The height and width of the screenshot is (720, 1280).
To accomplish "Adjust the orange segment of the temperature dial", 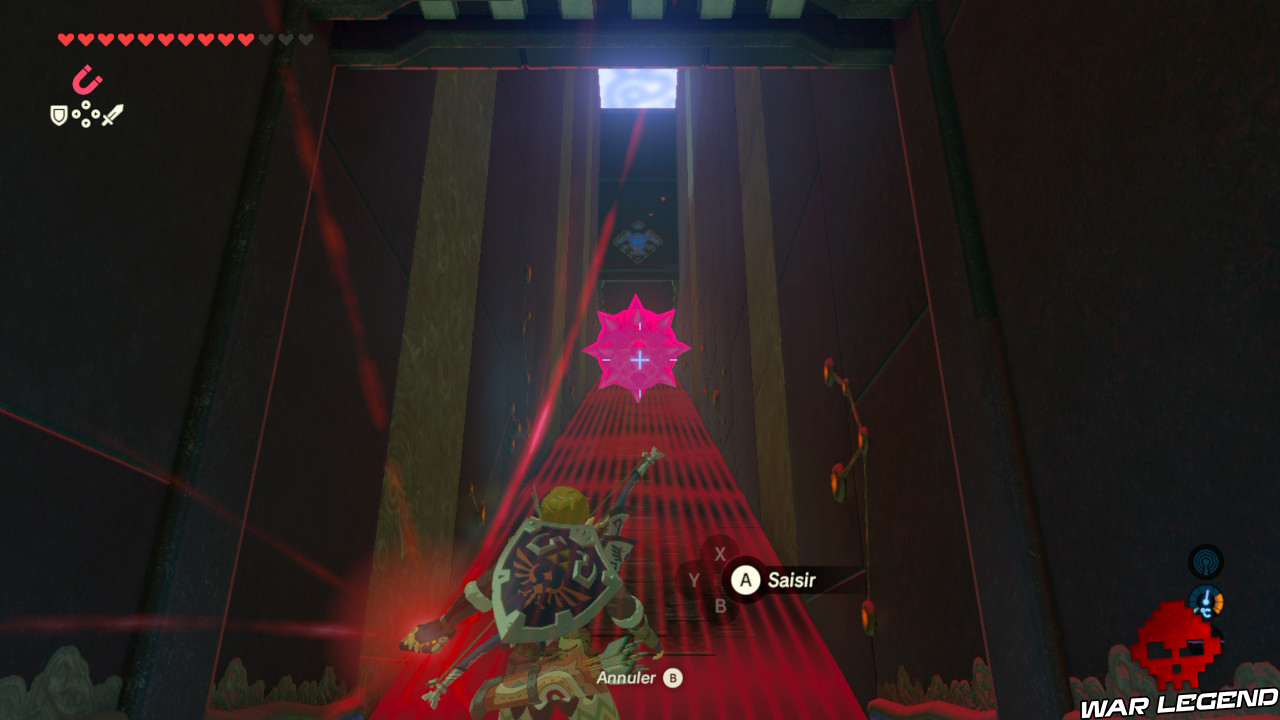I will pos(1218,602).
